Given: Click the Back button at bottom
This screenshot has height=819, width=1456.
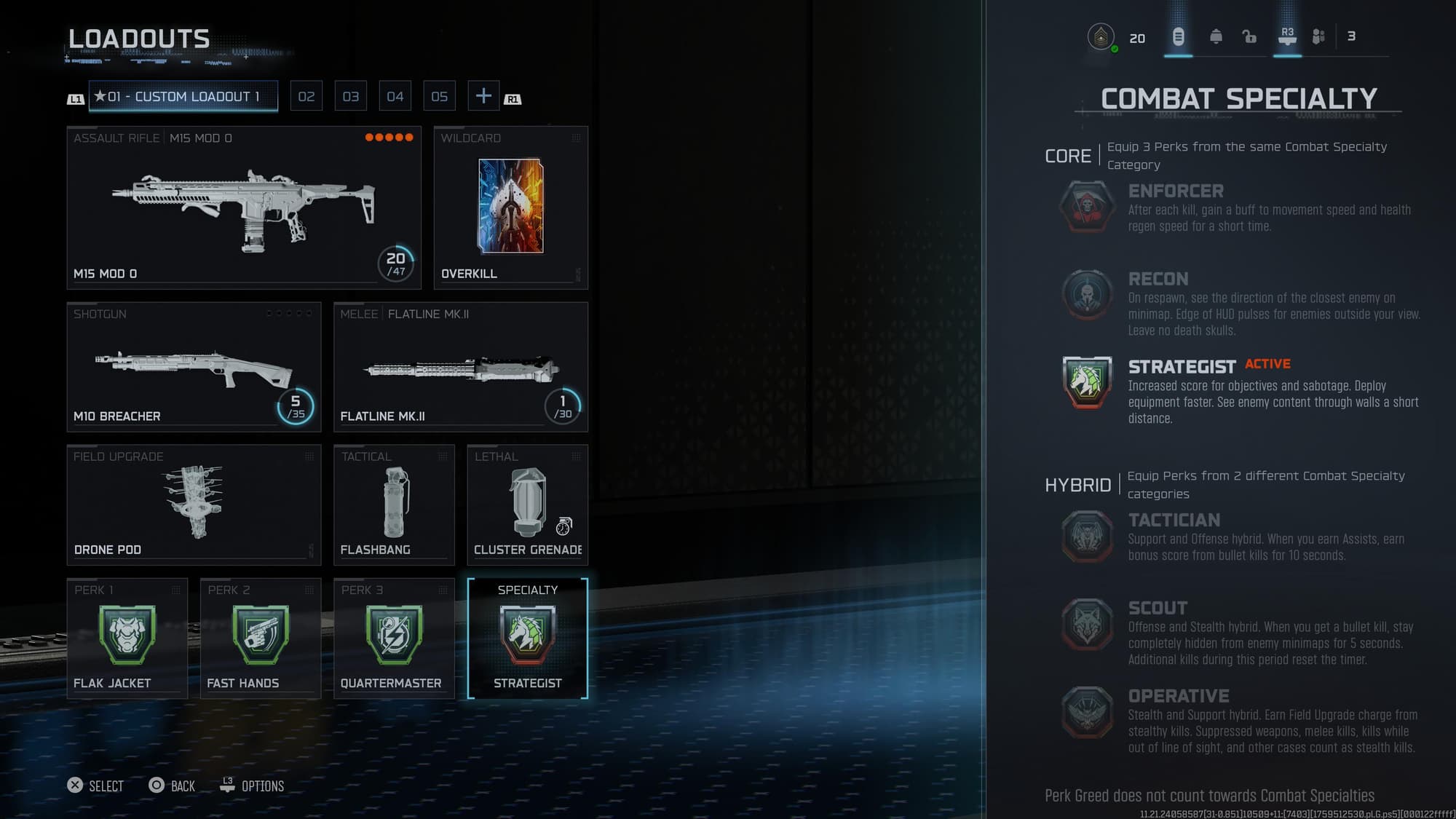Looking at the screenshot, I should (172, 786).
